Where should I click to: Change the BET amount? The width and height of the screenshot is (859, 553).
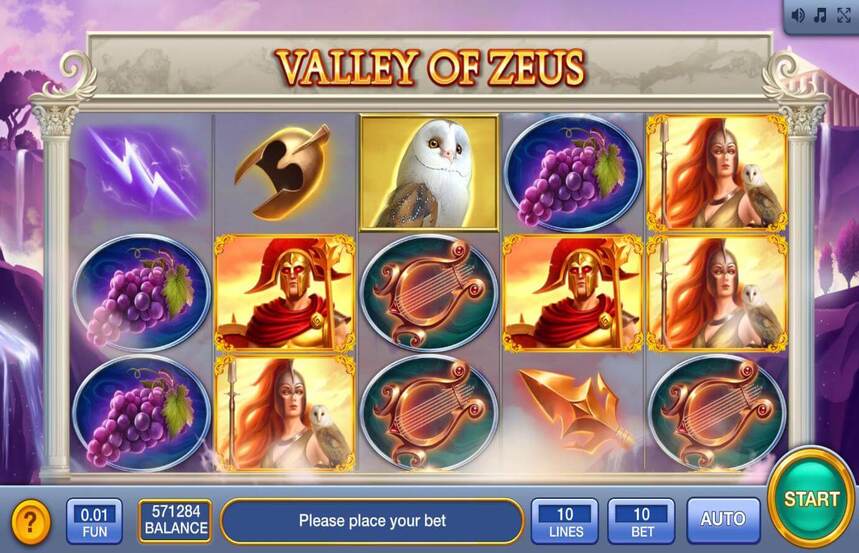click(x=641, y=520)
